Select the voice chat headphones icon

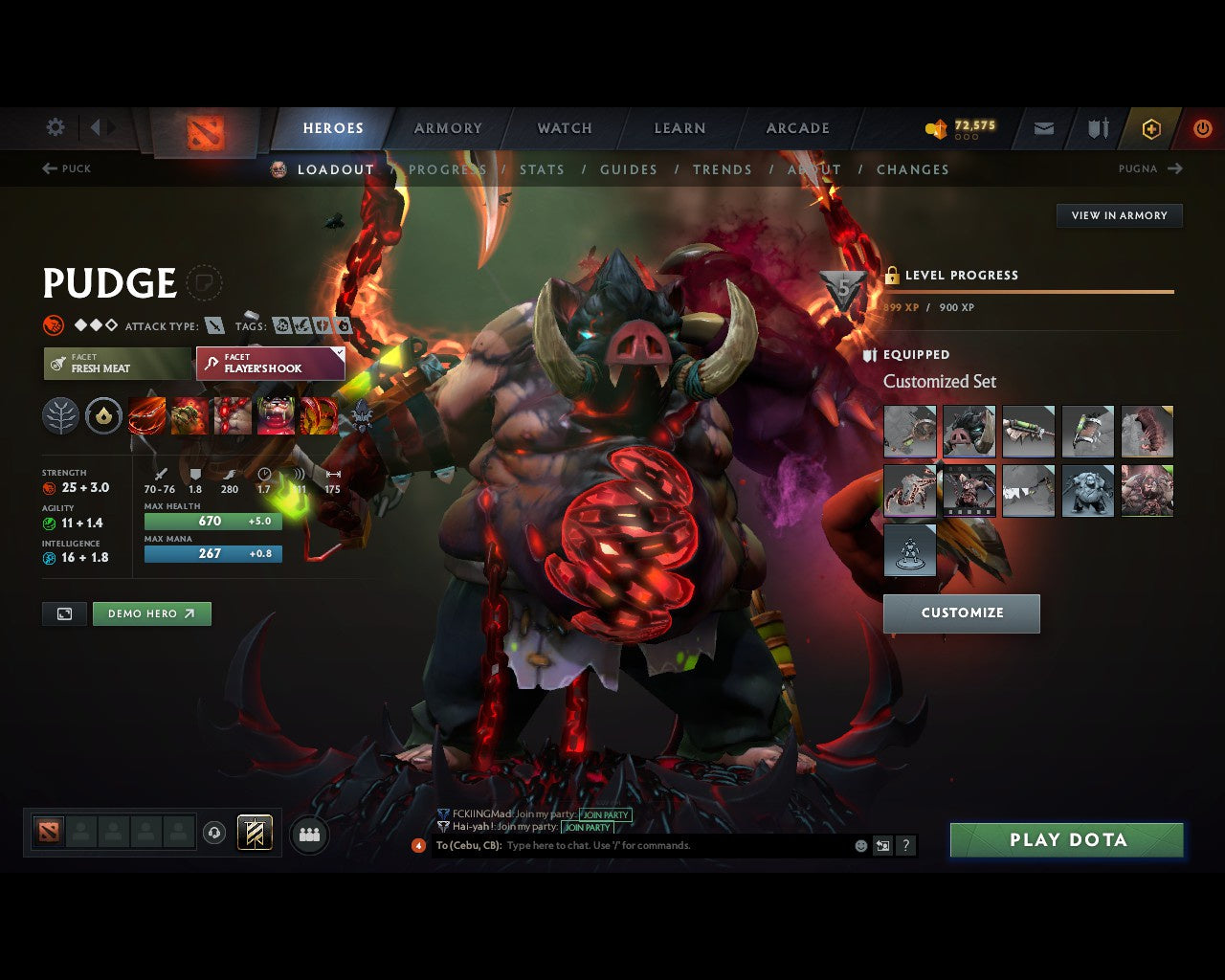click(x=212, y=832)
